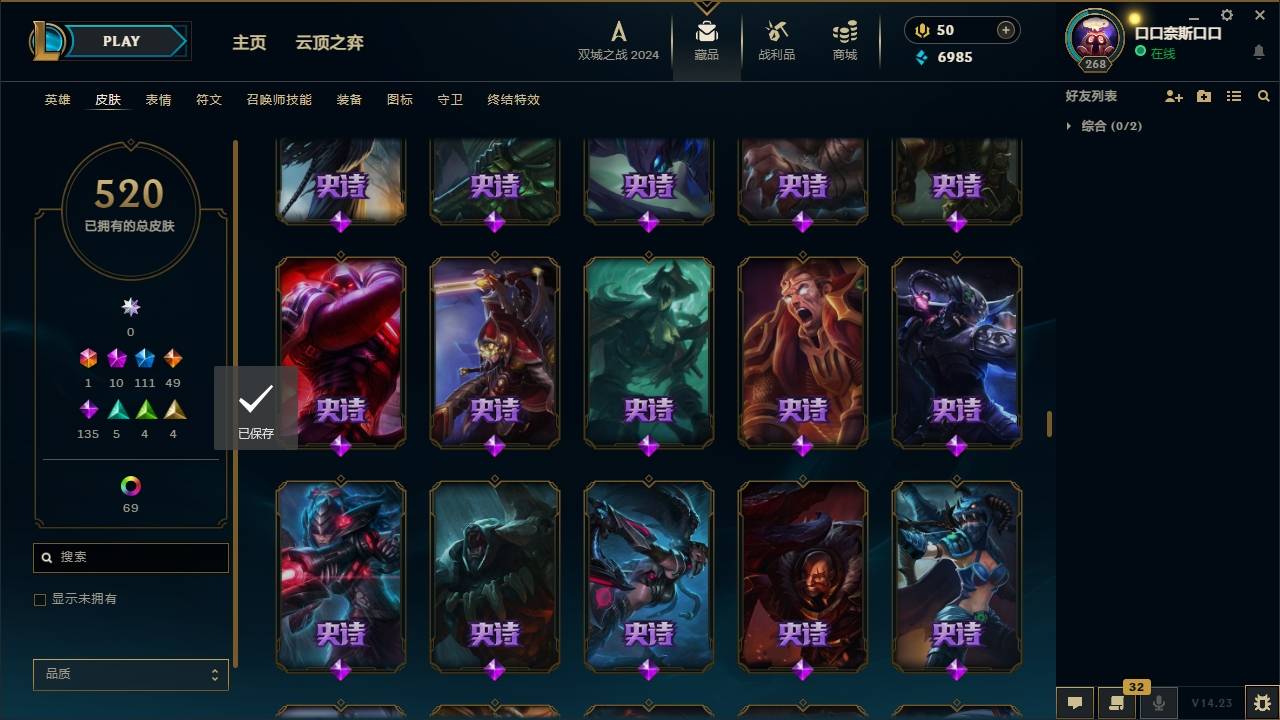
Task: Open the messages icon with 32 badge
Action: click(x=1117, y=703)
